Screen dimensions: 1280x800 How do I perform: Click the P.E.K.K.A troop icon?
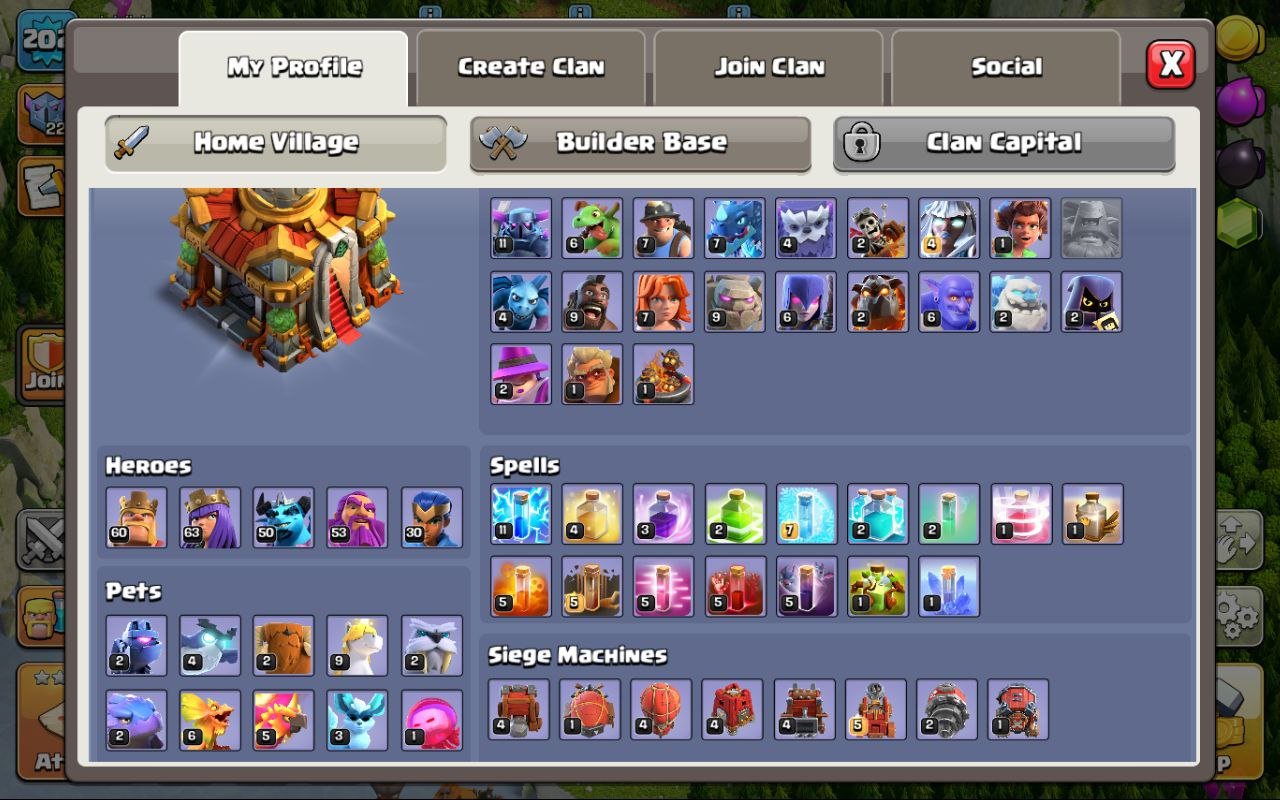pos(521,226)
